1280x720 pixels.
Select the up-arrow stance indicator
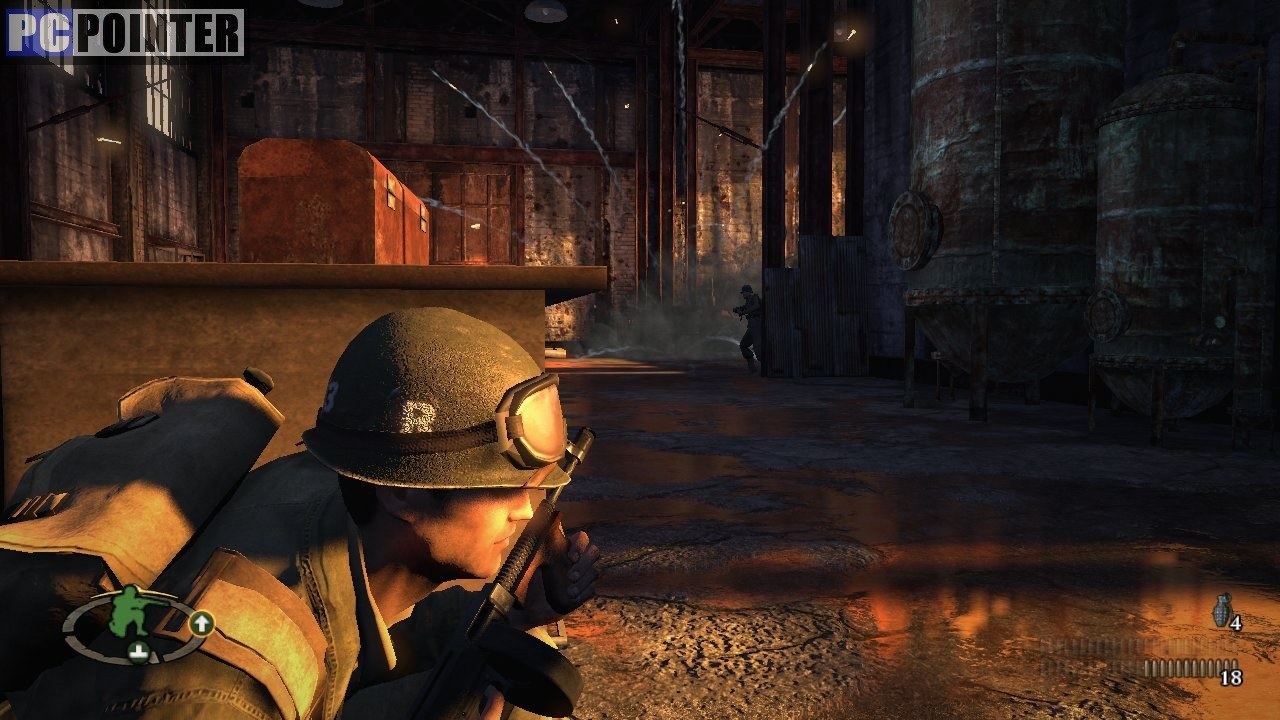point(201,624)
